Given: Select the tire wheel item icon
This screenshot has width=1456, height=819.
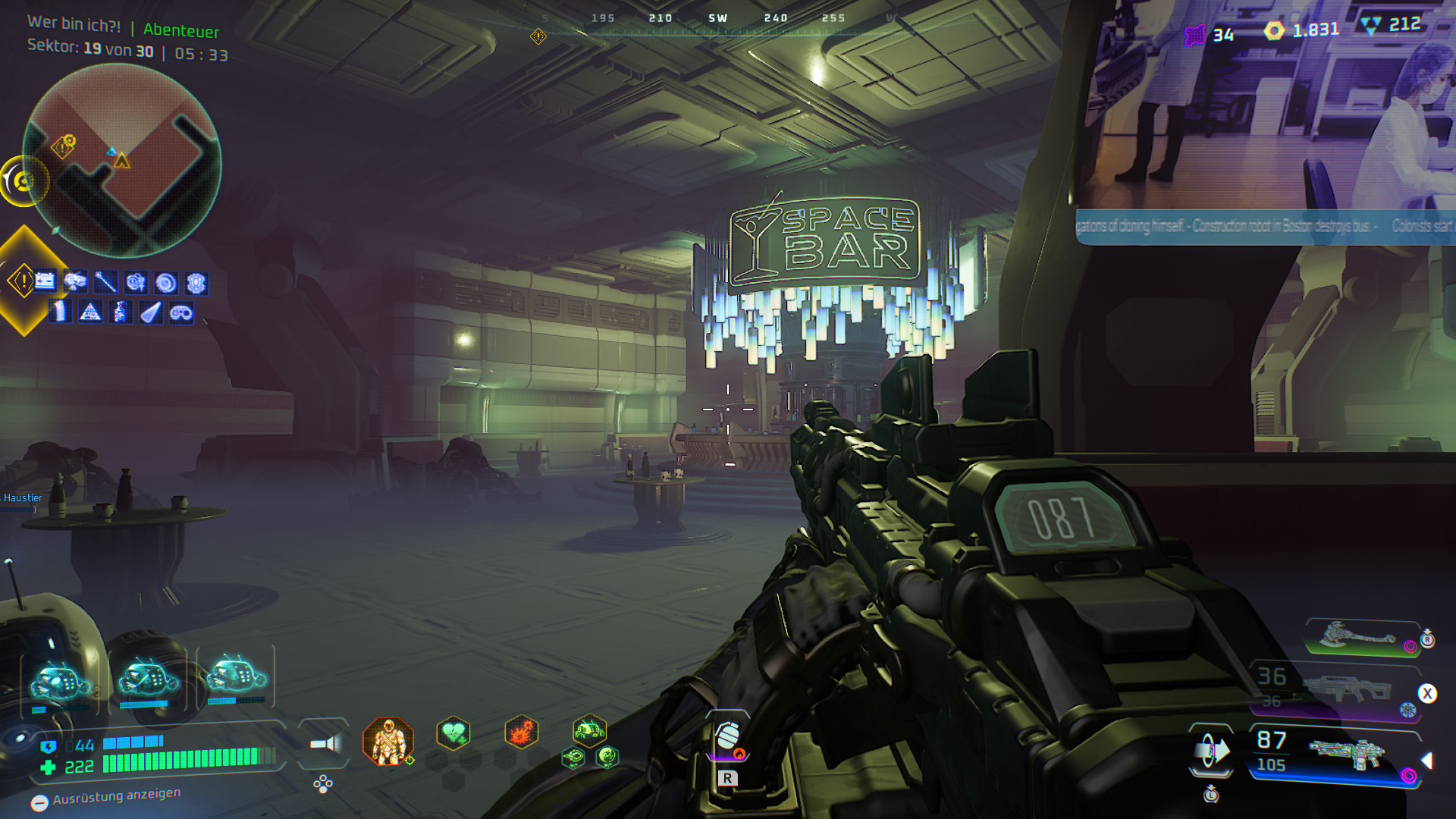Looking at the screenshot, I should tap(166, 283).
